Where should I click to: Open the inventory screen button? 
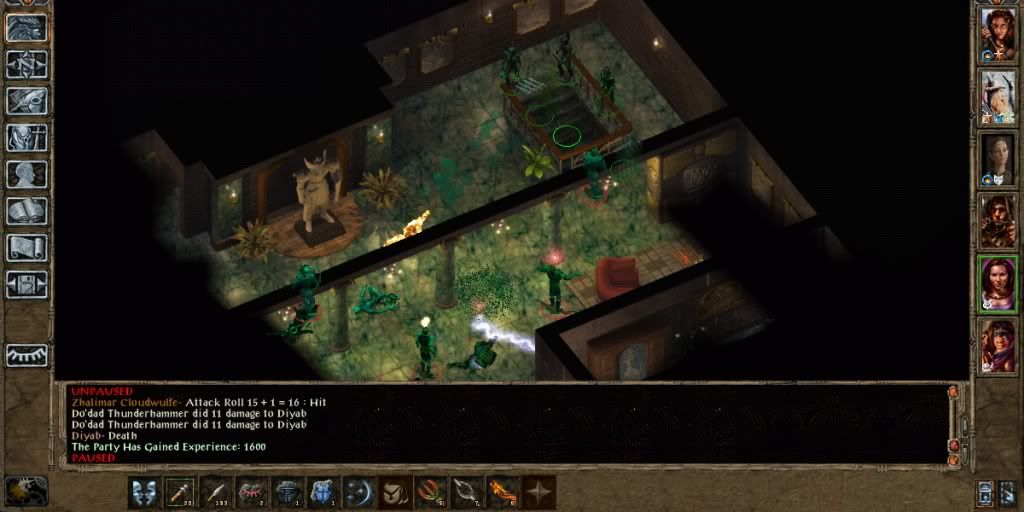click(x=27, y=136)
